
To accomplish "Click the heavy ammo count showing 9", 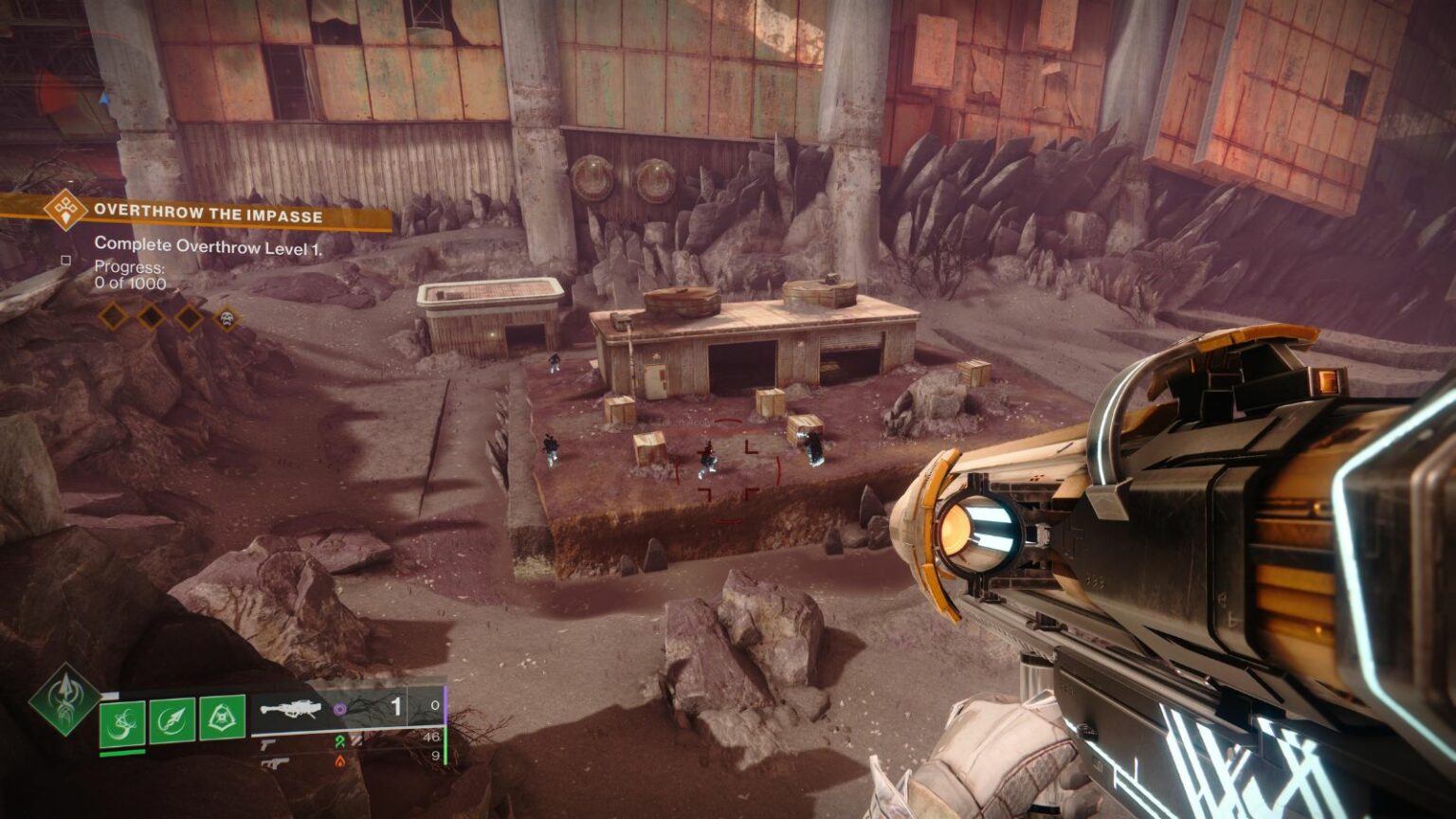I will coord(436,757).
